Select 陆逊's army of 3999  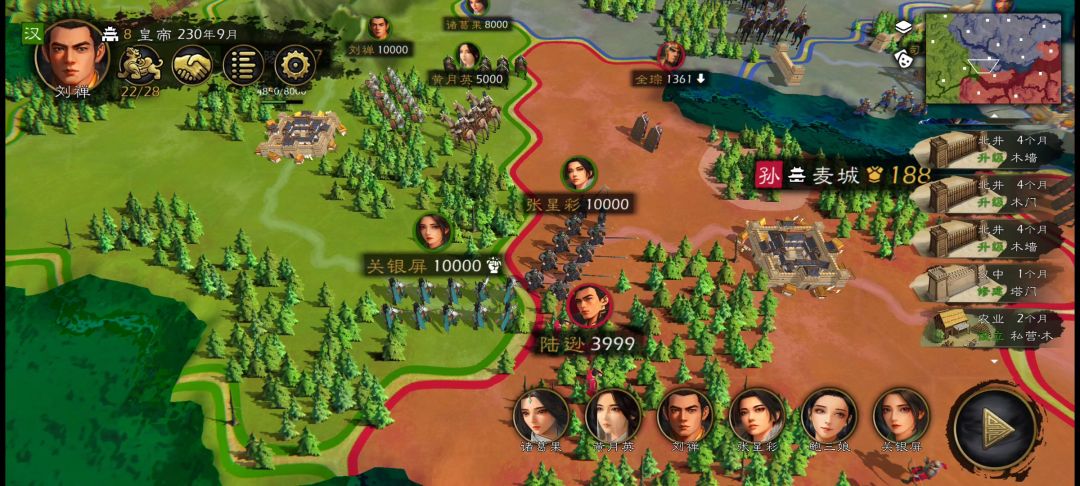coord(590,308)
